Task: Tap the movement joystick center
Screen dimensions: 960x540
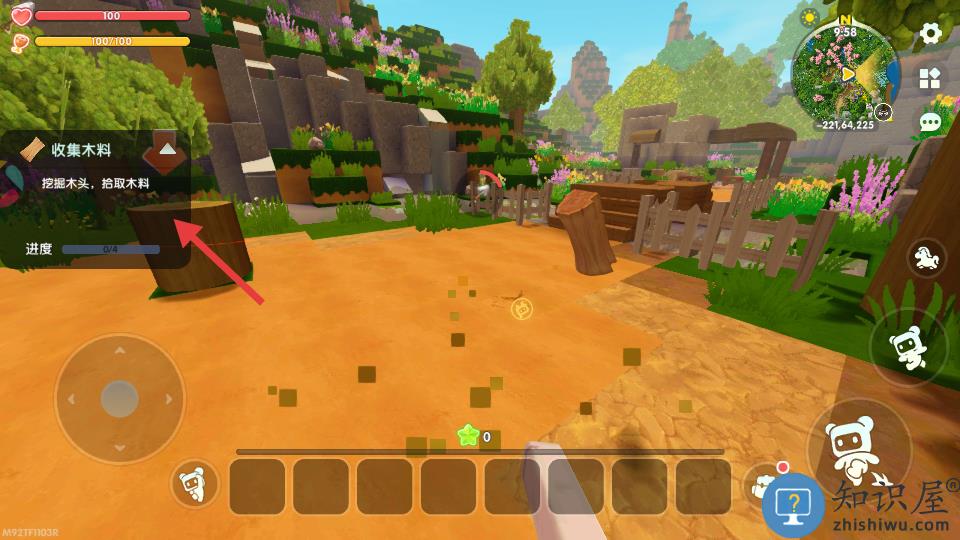Action: tap(119, 399)
